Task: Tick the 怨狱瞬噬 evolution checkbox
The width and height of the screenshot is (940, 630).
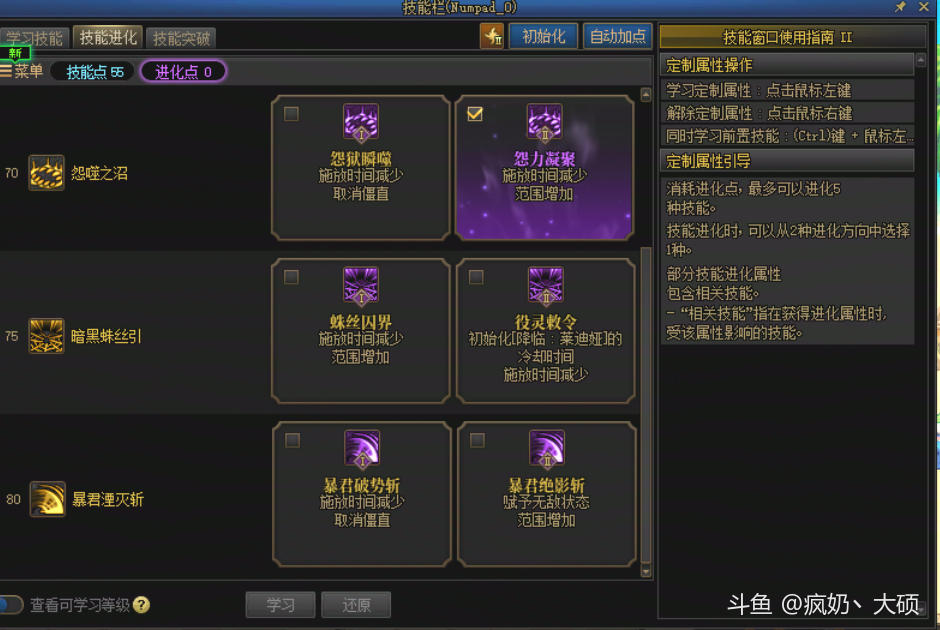Action: 291,114
